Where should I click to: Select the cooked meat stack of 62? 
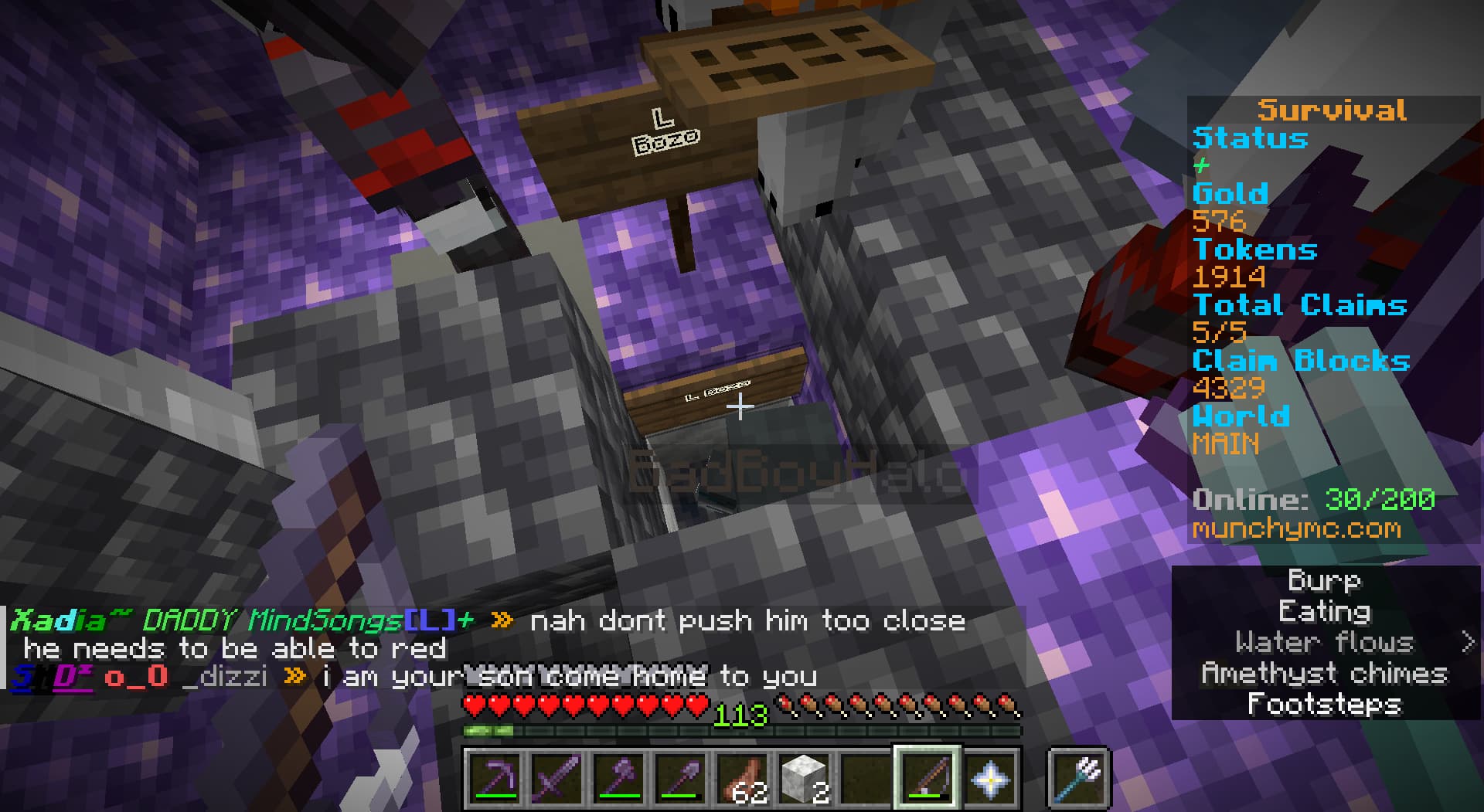742,778
